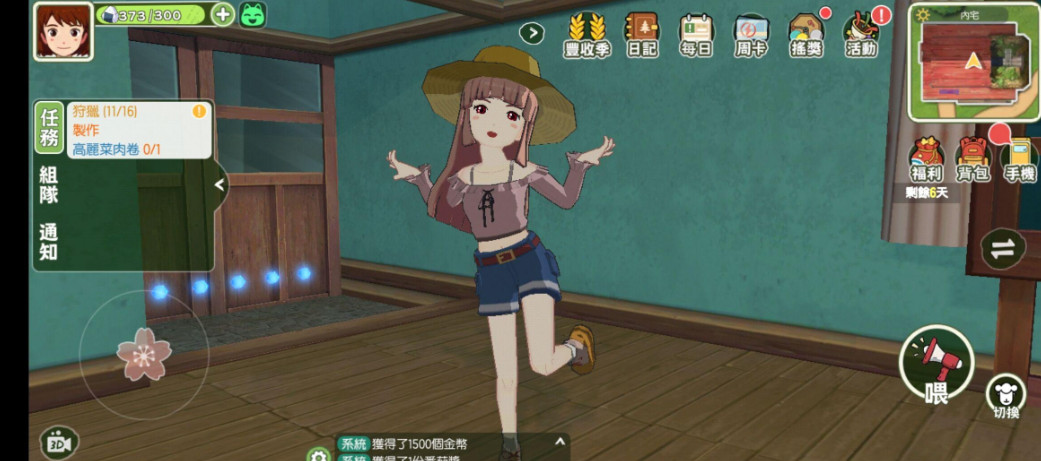Click the swap arrows button
This screenshot has width=1041, height=461.
1002,249
